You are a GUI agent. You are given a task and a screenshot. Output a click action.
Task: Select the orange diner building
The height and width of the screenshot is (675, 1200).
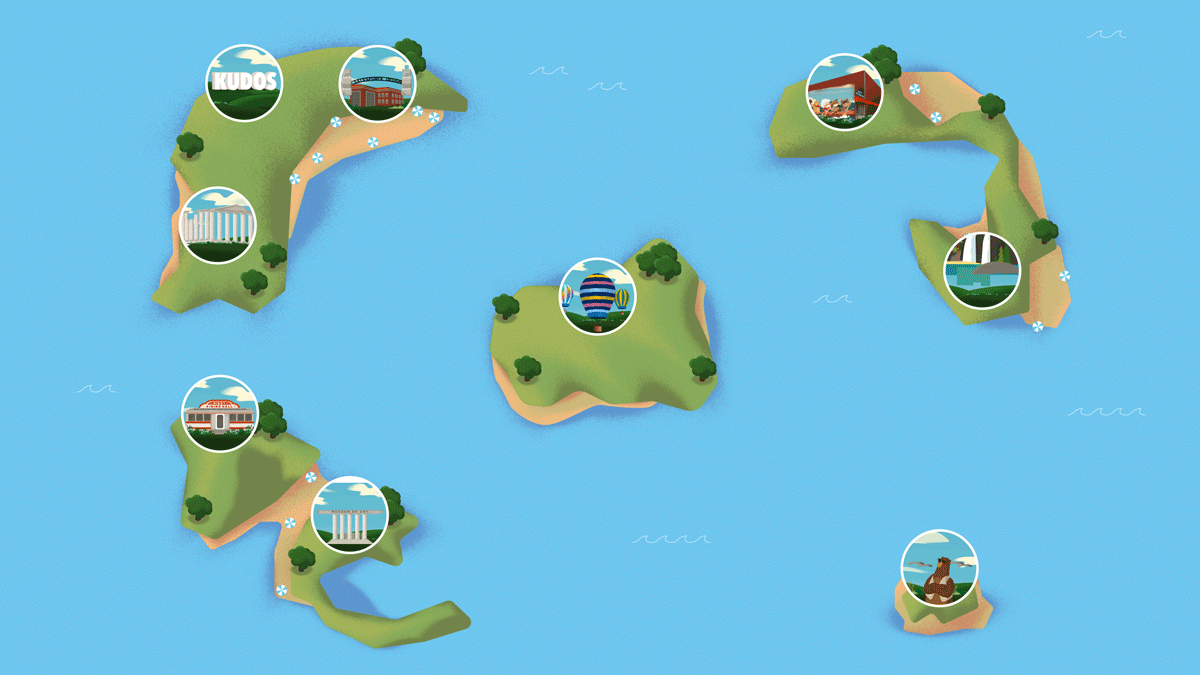(220, 414)
